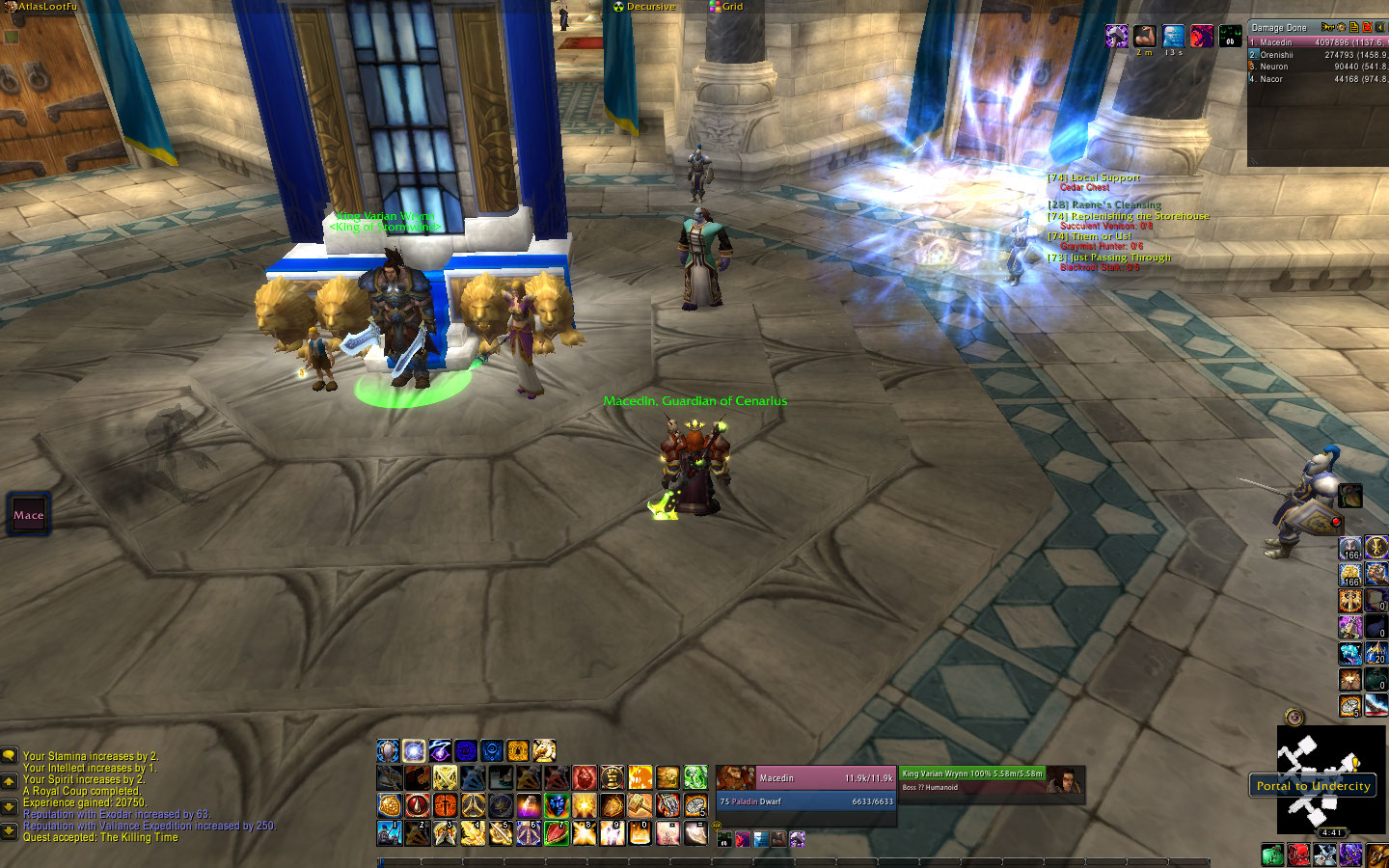Screen dimensions: 1389x868
Task: Click the strong-arm buff icon with 2m timer
Action: pos(1145,37)
